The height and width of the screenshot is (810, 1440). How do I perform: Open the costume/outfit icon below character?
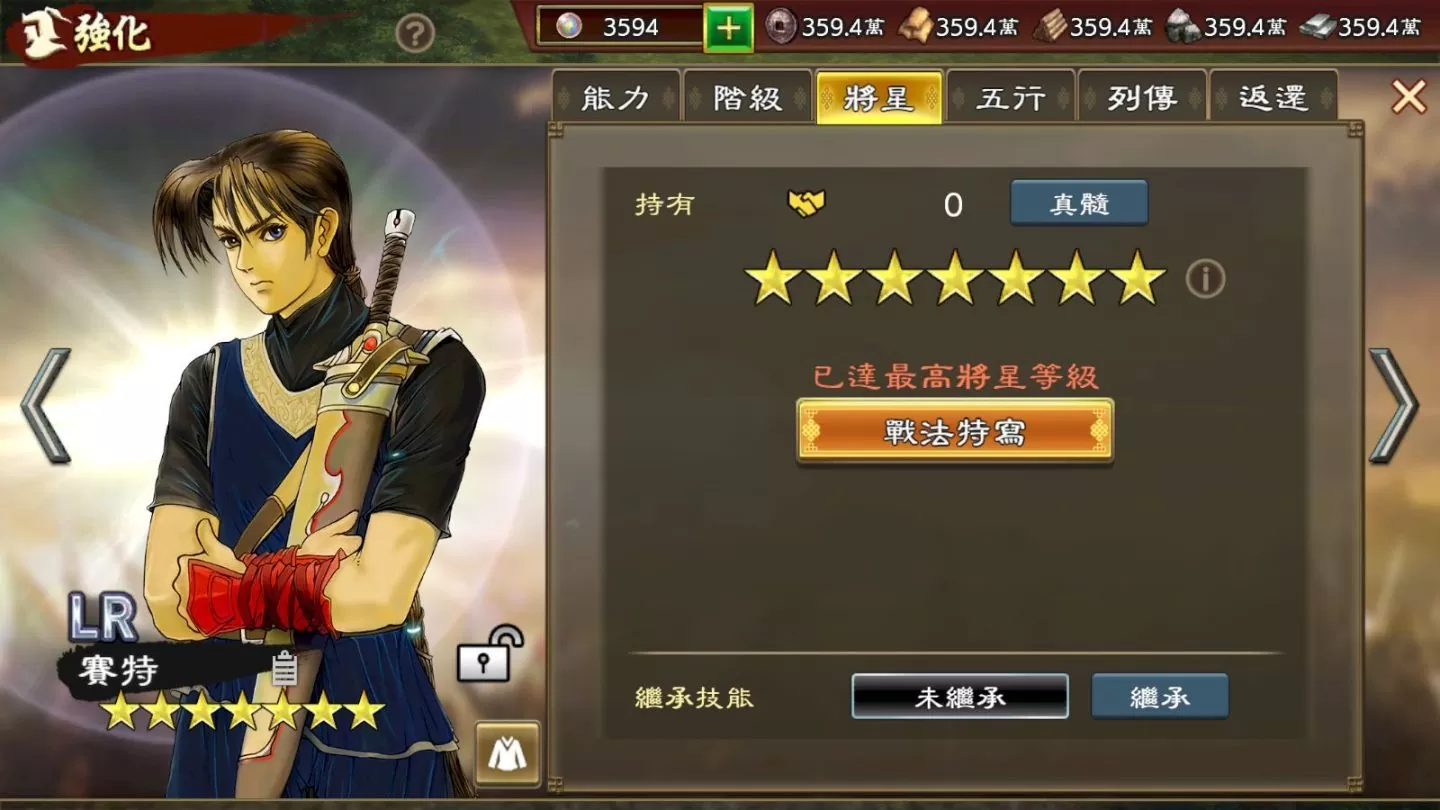pos(509,755)
